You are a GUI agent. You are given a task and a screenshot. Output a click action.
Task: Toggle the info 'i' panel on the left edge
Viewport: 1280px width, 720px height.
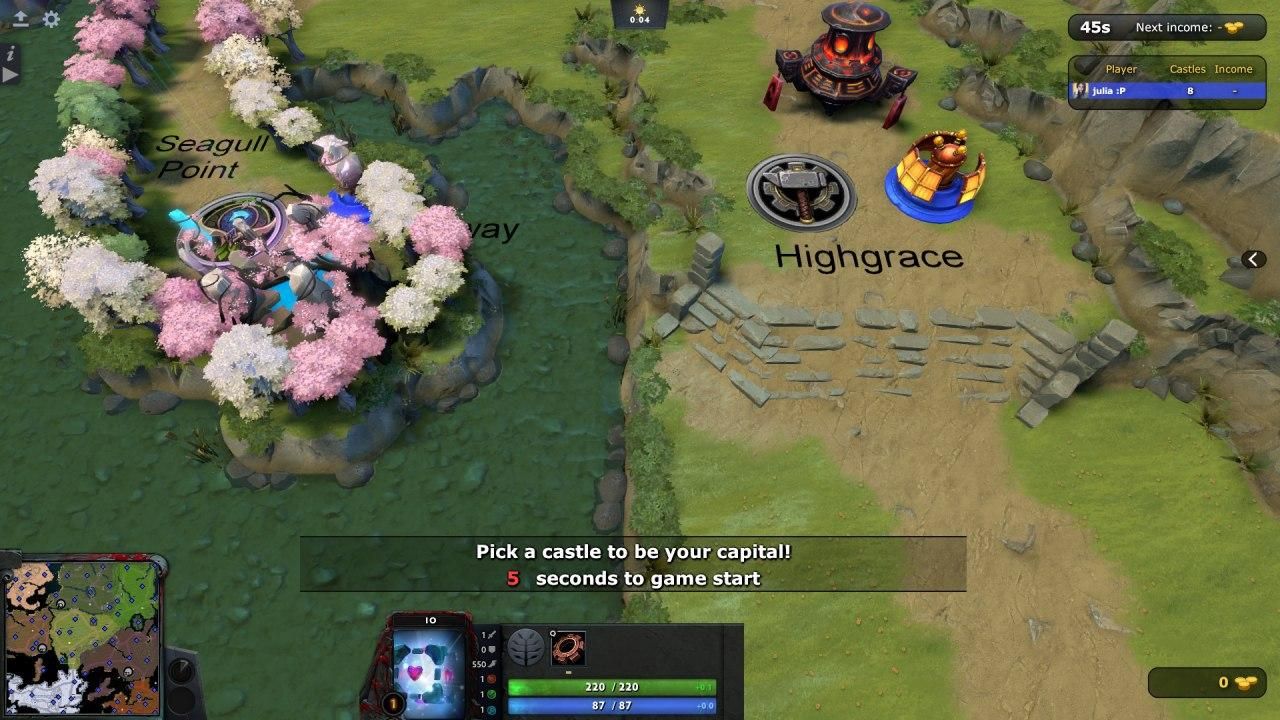[x=10, y=55]
